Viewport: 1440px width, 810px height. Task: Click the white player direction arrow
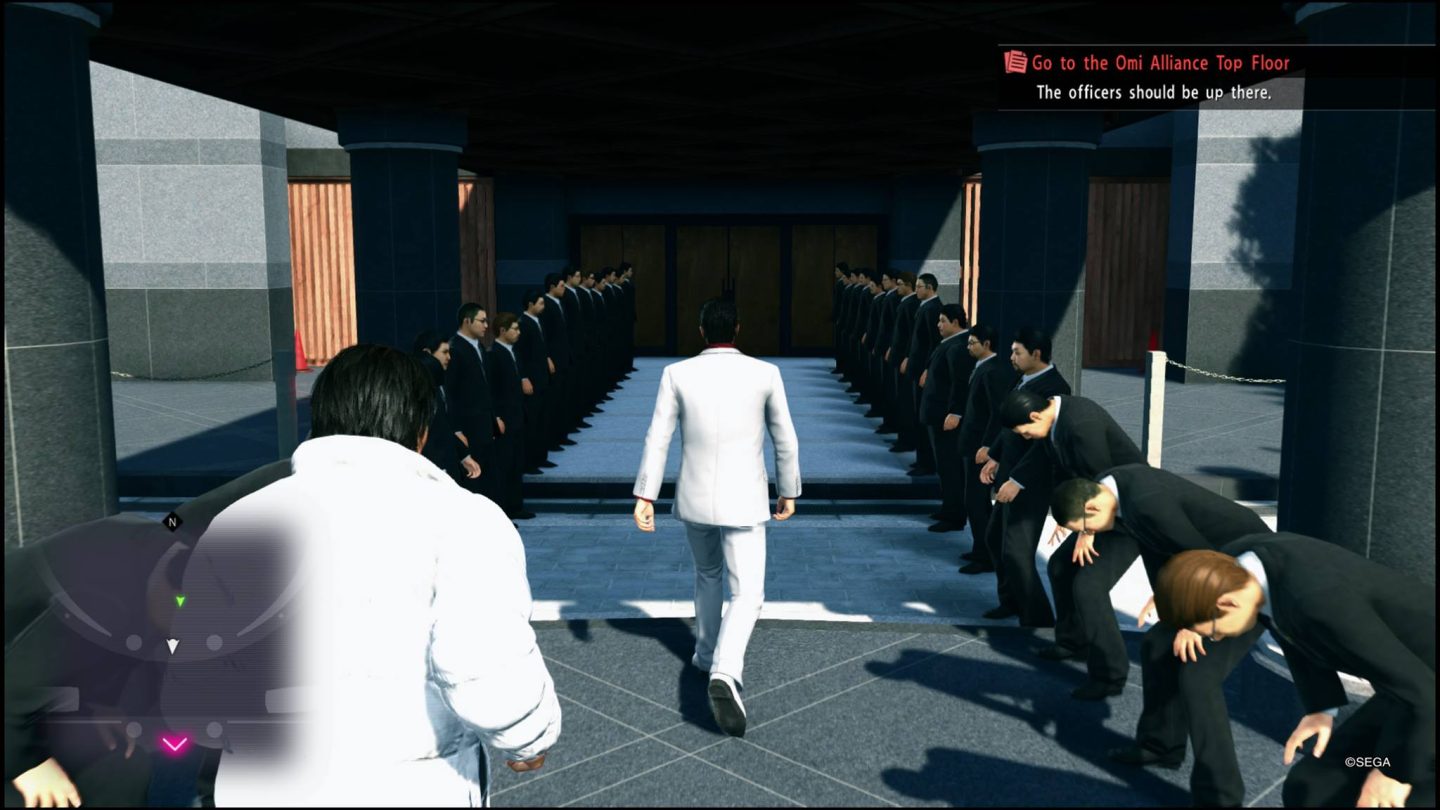click(x=172, y=646)
